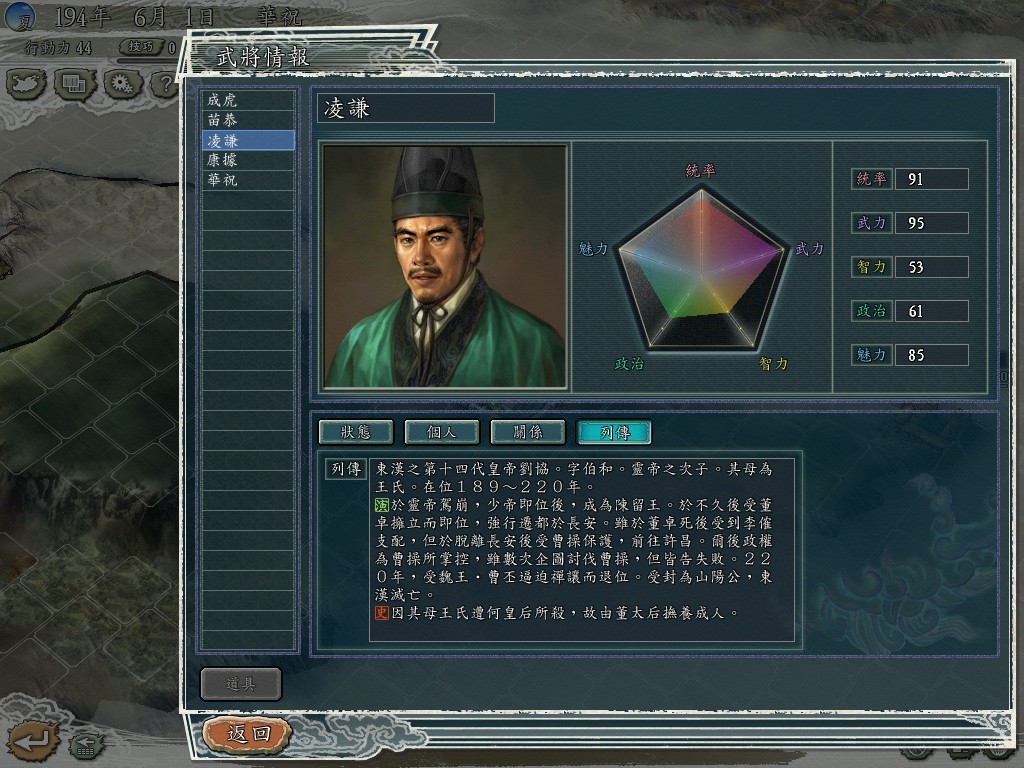Click the overlapping windows icon
1024x768 pixels.
tap(75, 83)
